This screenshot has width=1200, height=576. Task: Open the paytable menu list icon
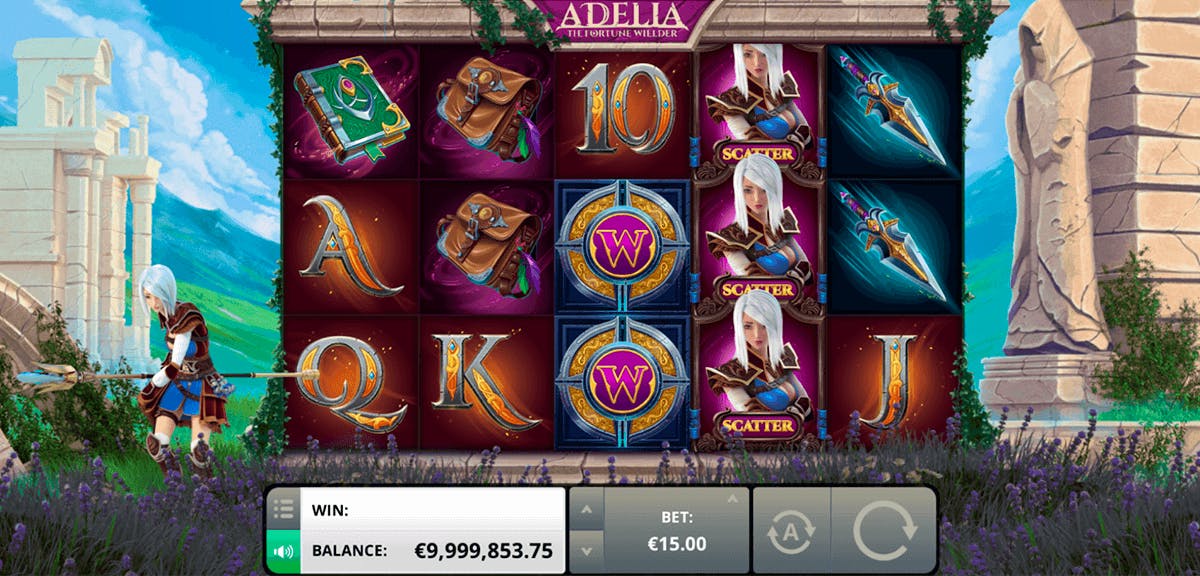click(x=282, y=510)
